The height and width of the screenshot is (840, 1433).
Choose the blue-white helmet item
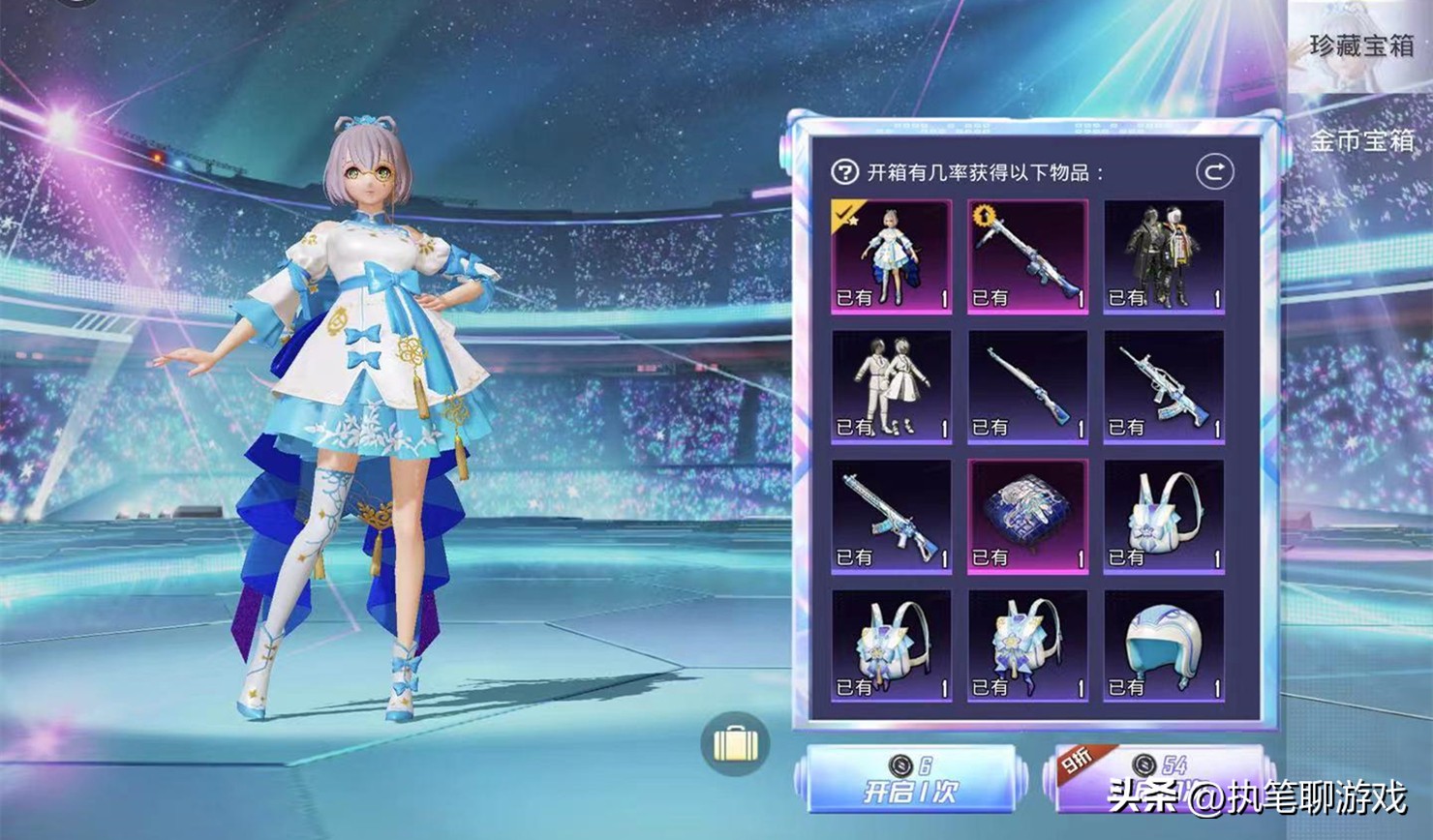pyautogui.click(x=1164, y=646)
